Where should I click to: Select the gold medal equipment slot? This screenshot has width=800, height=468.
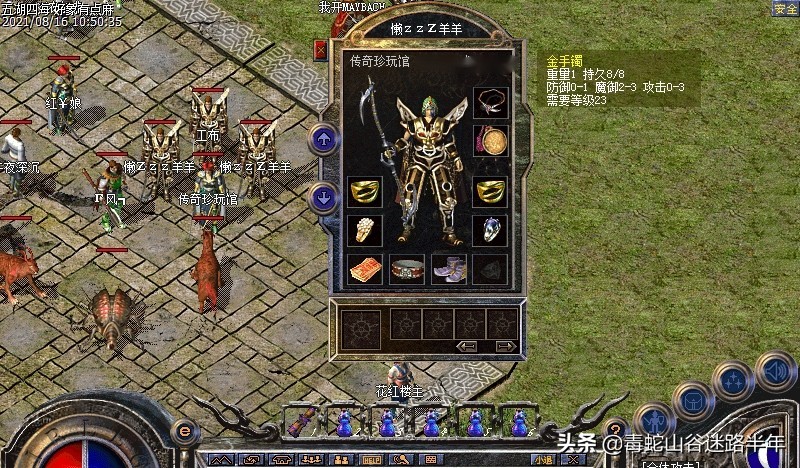(490, 140)
